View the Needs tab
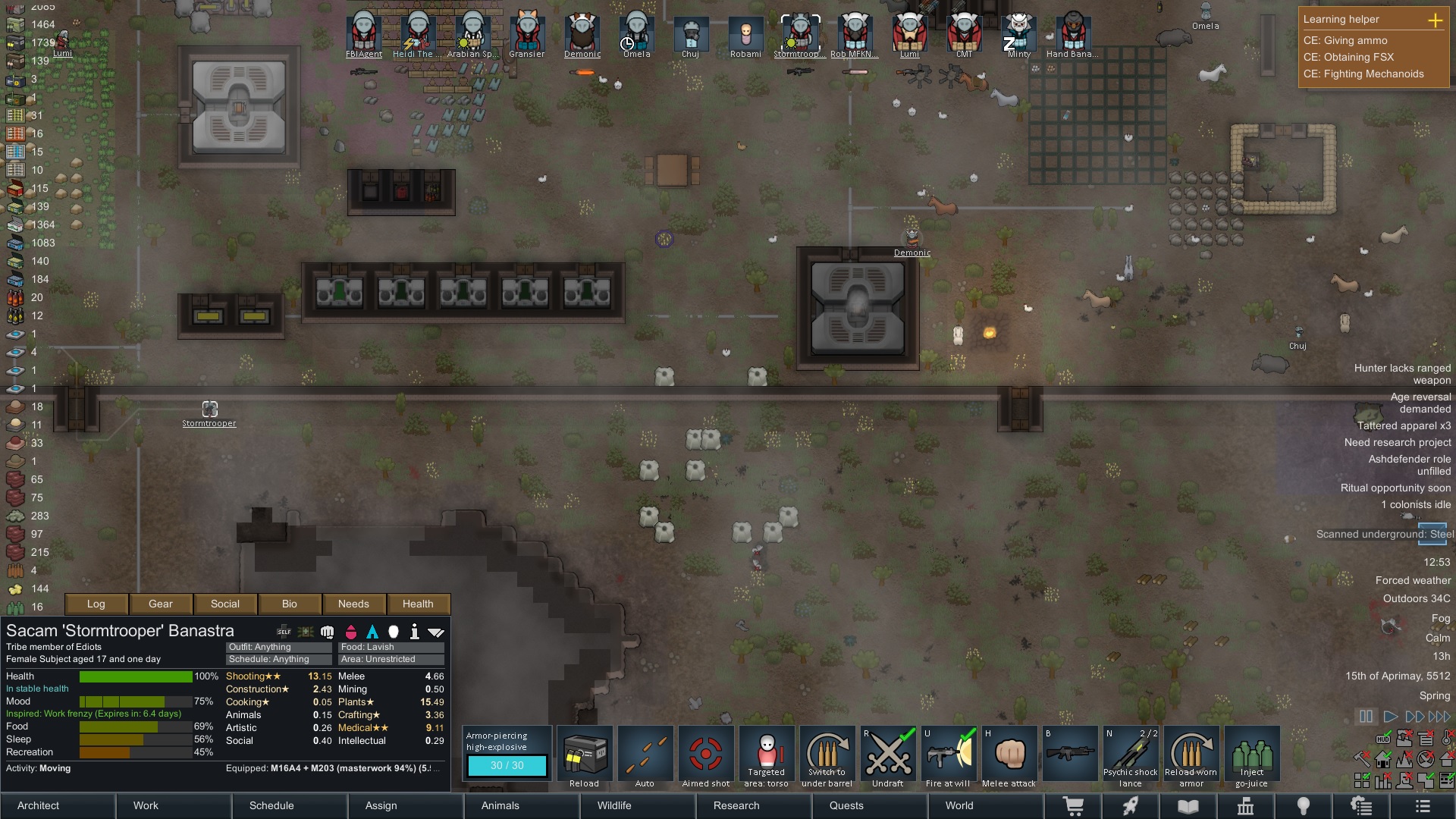 point(353,604)
